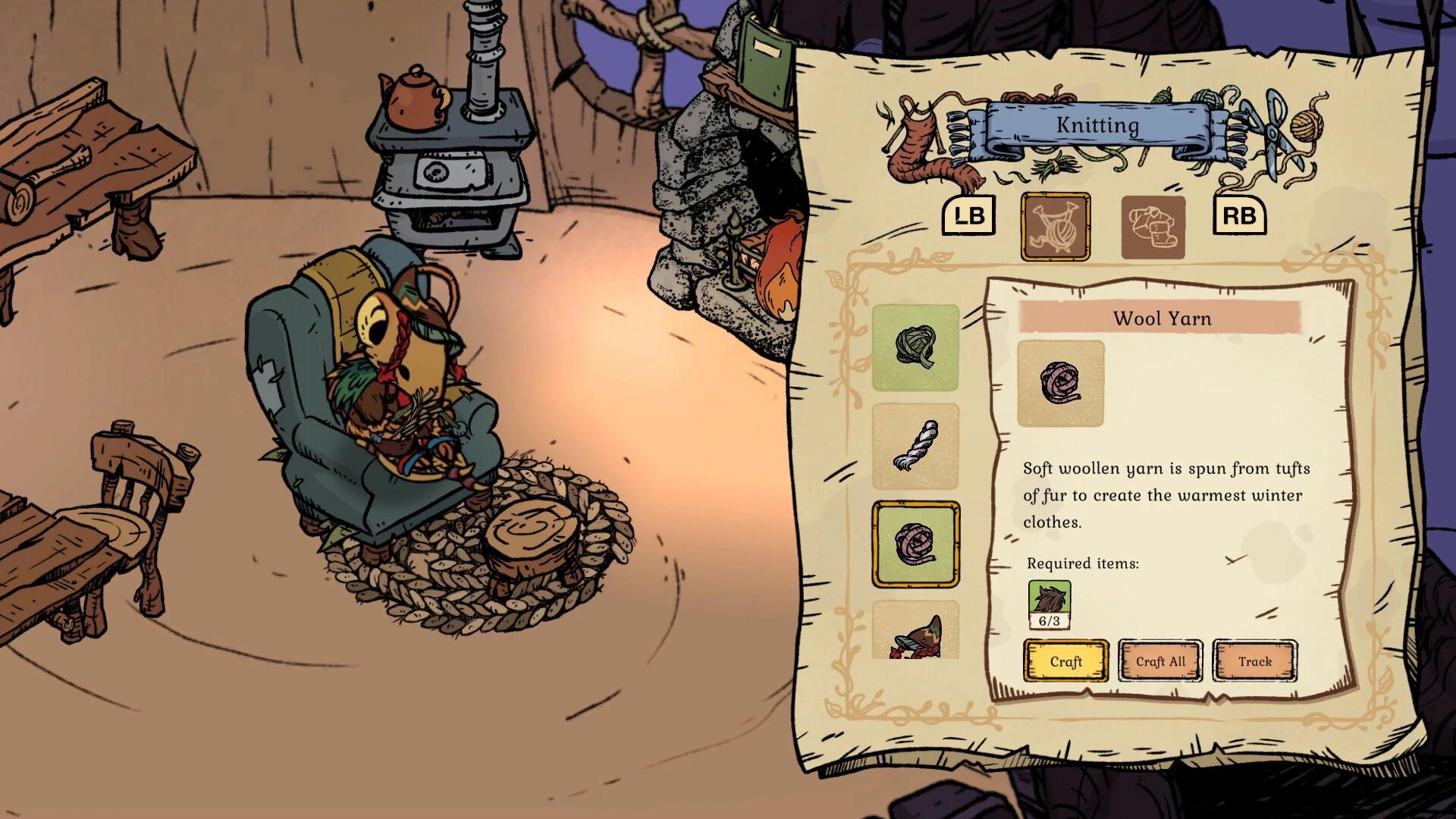Click the Craft button
Screen dimensions: 1456x819
[1066, 661]
